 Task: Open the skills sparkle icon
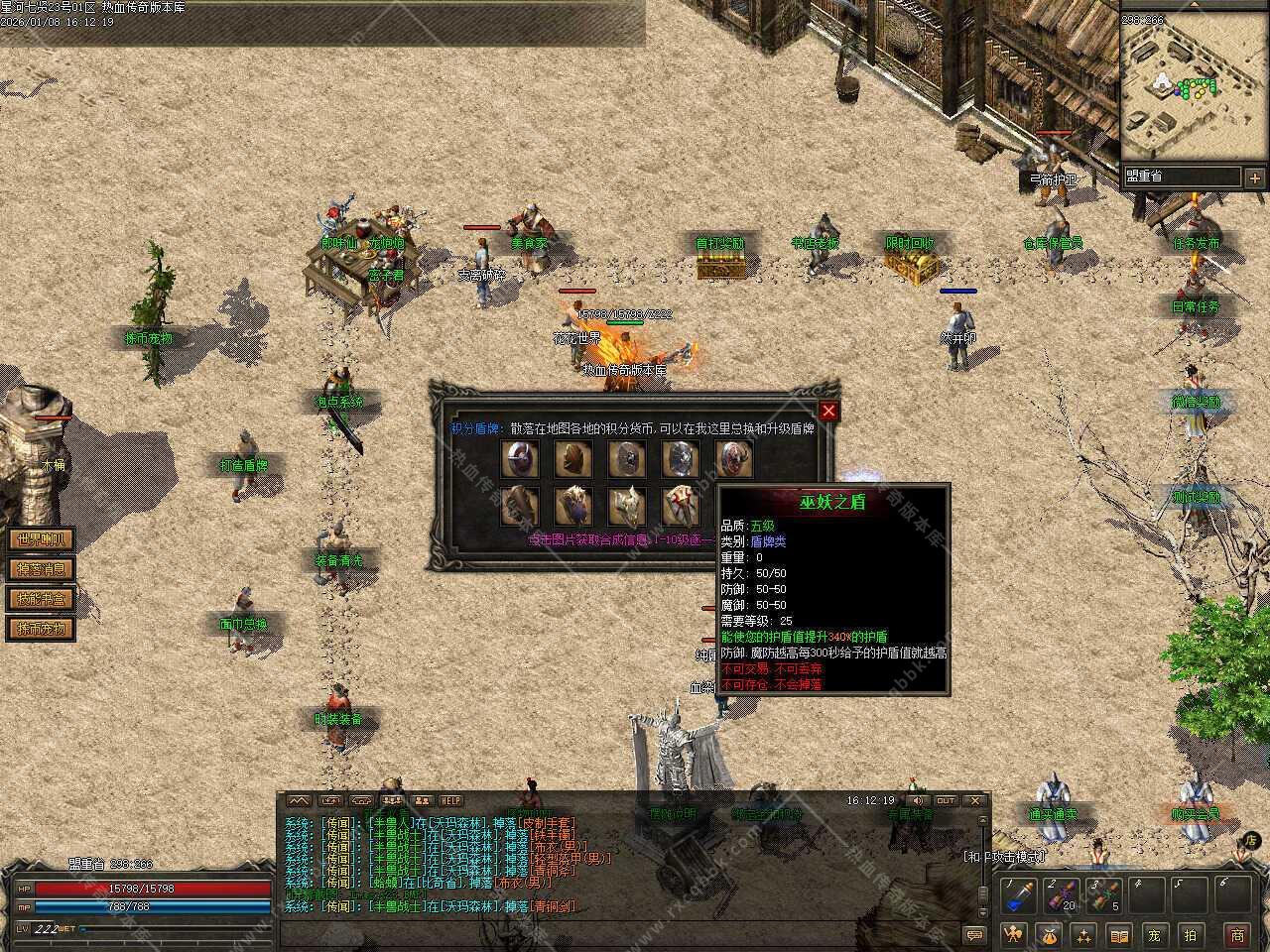click(x=1083, y=934)
